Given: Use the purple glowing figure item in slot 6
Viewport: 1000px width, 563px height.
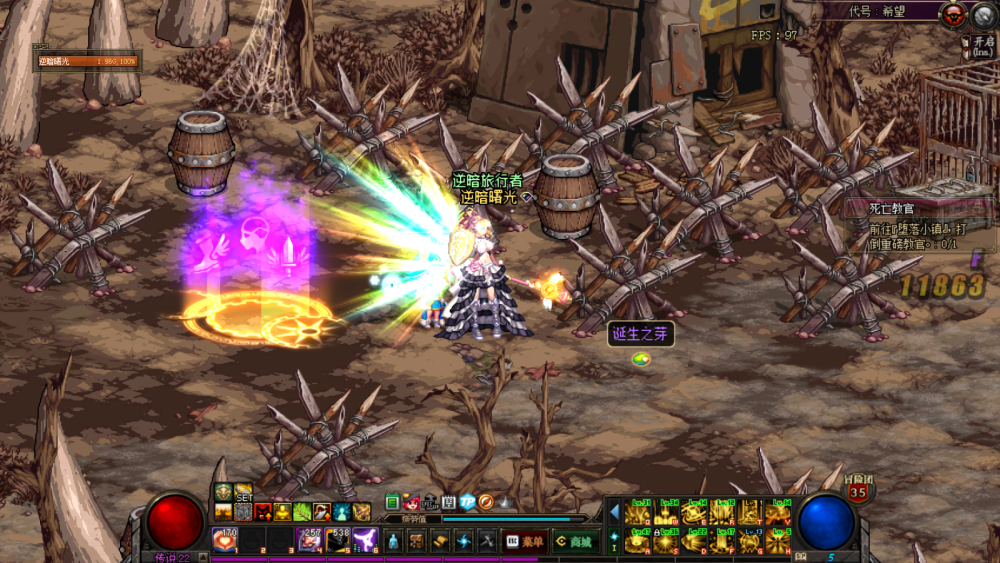Looking at the screenshot, I should (365, 540).
